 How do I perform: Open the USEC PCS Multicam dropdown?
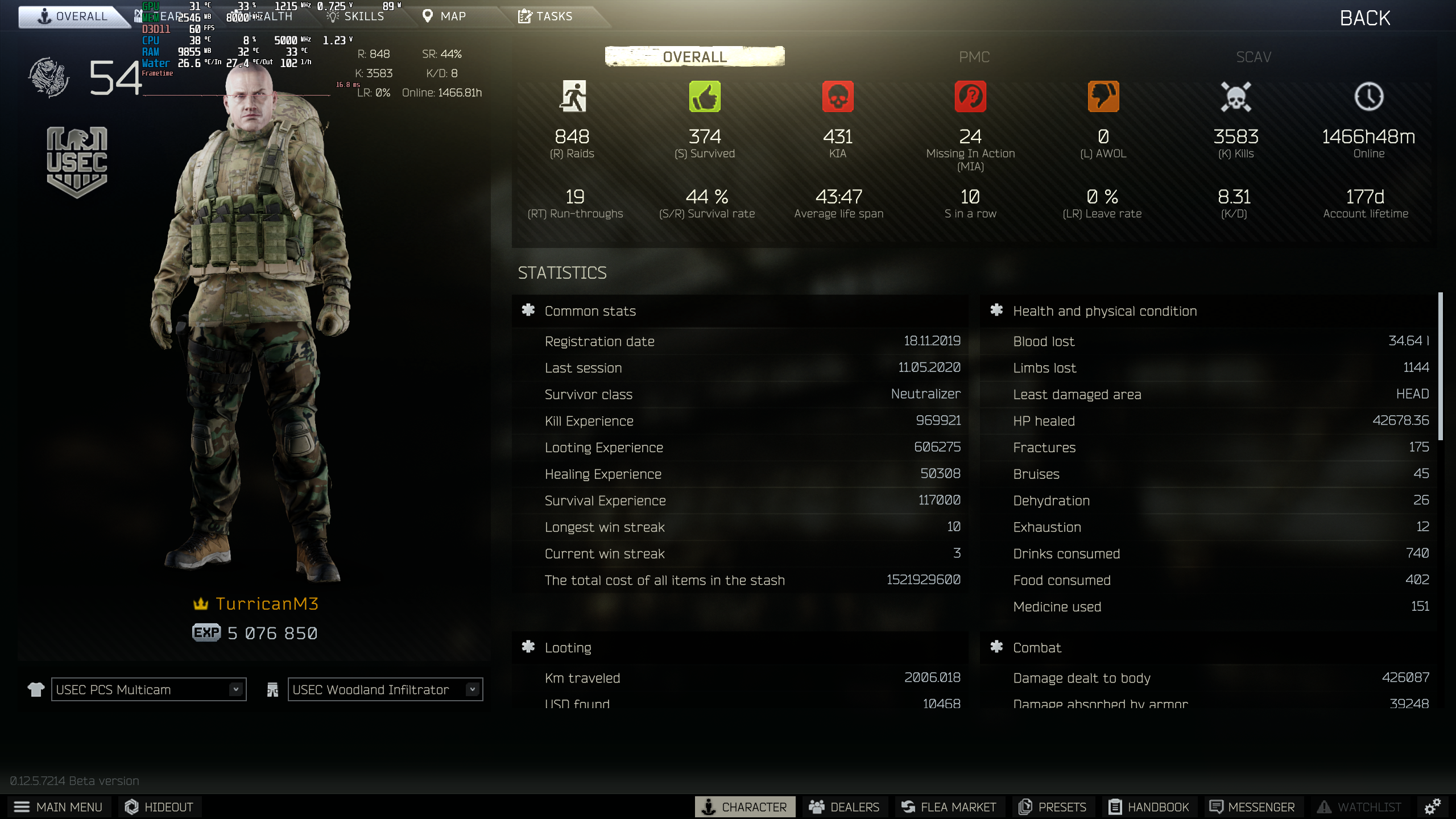[x=148, y=689]
